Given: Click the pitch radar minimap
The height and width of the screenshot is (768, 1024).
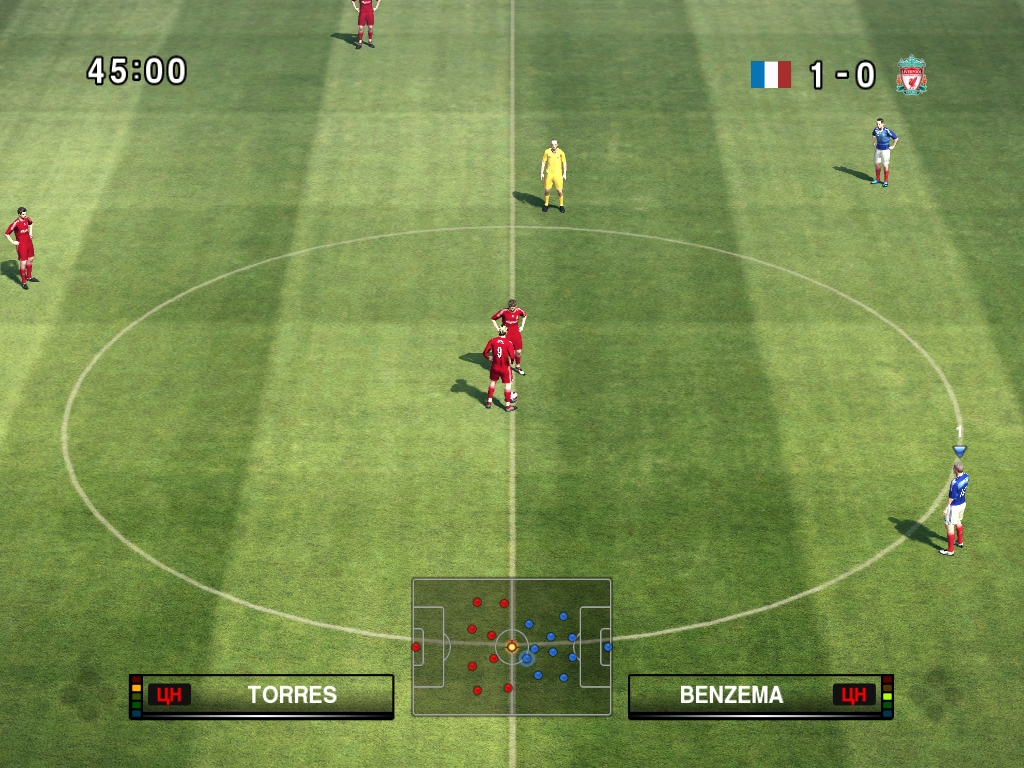Looking at the screenshot, I should (511, 647).
